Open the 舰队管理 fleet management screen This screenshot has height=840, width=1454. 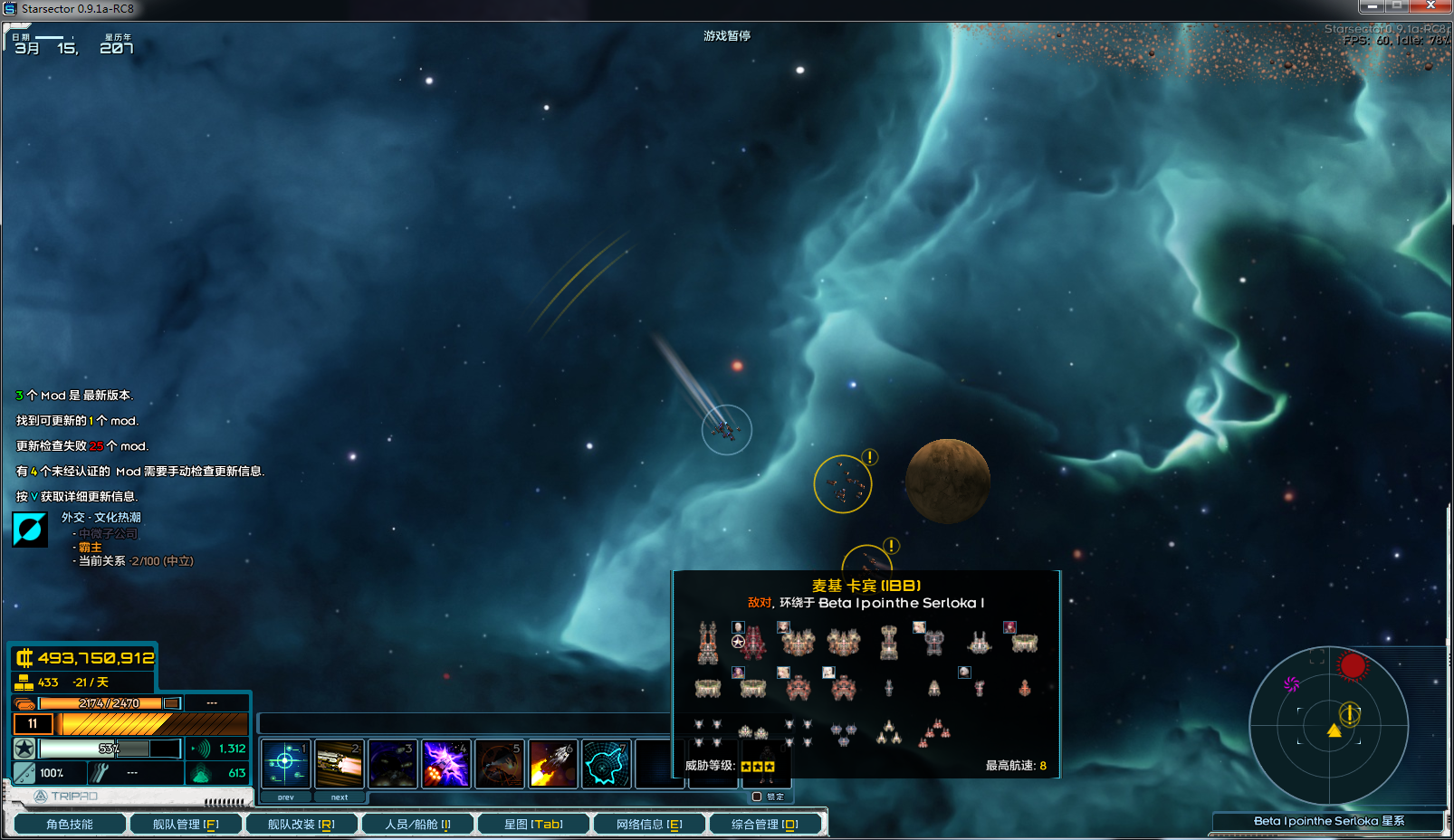tap(186, 824)
